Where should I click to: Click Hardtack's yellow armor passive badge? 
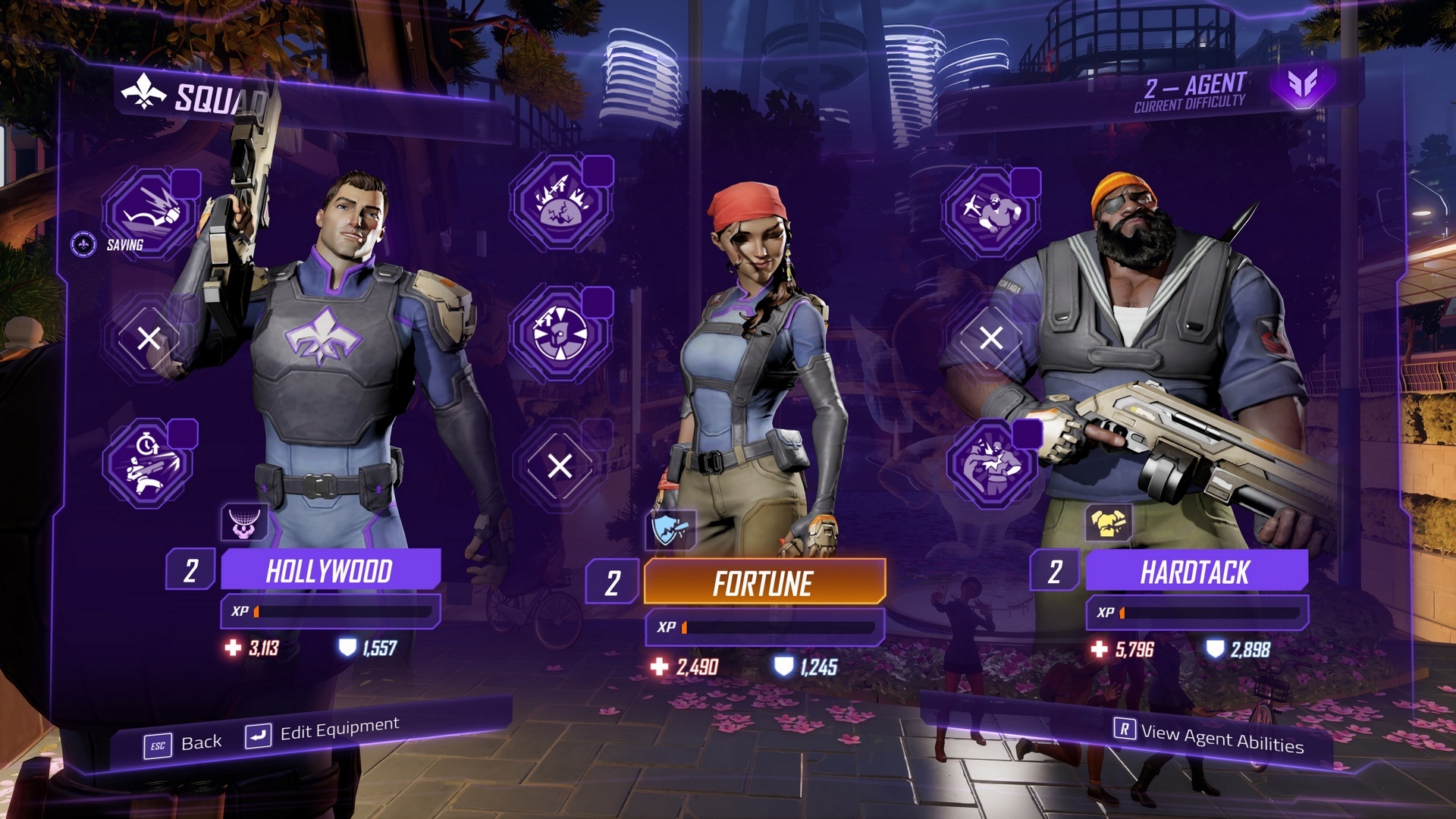point(1108,522)
